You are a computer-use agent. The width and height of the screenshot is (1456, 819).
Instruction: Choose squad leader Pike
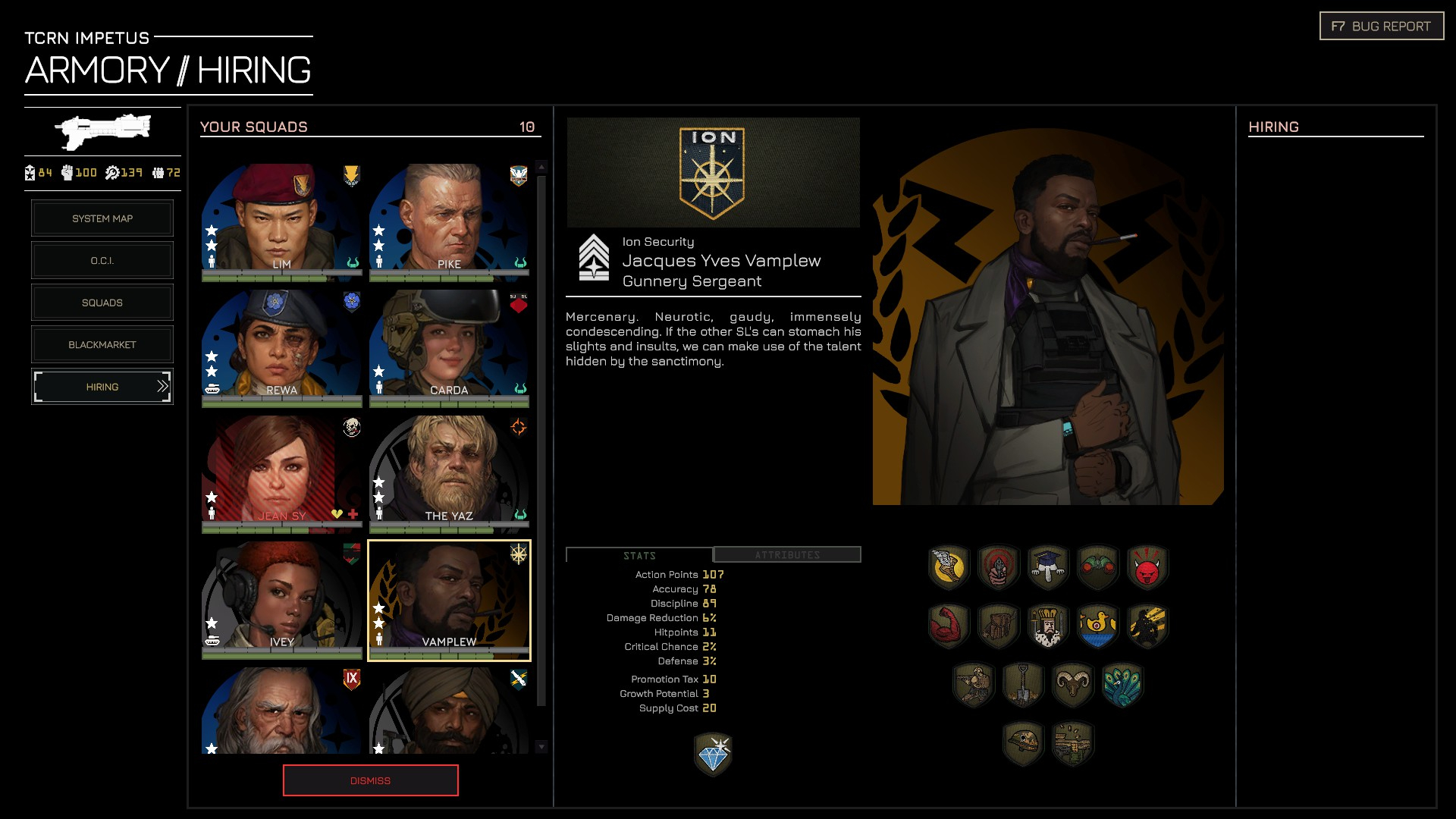tap(449, 220)
